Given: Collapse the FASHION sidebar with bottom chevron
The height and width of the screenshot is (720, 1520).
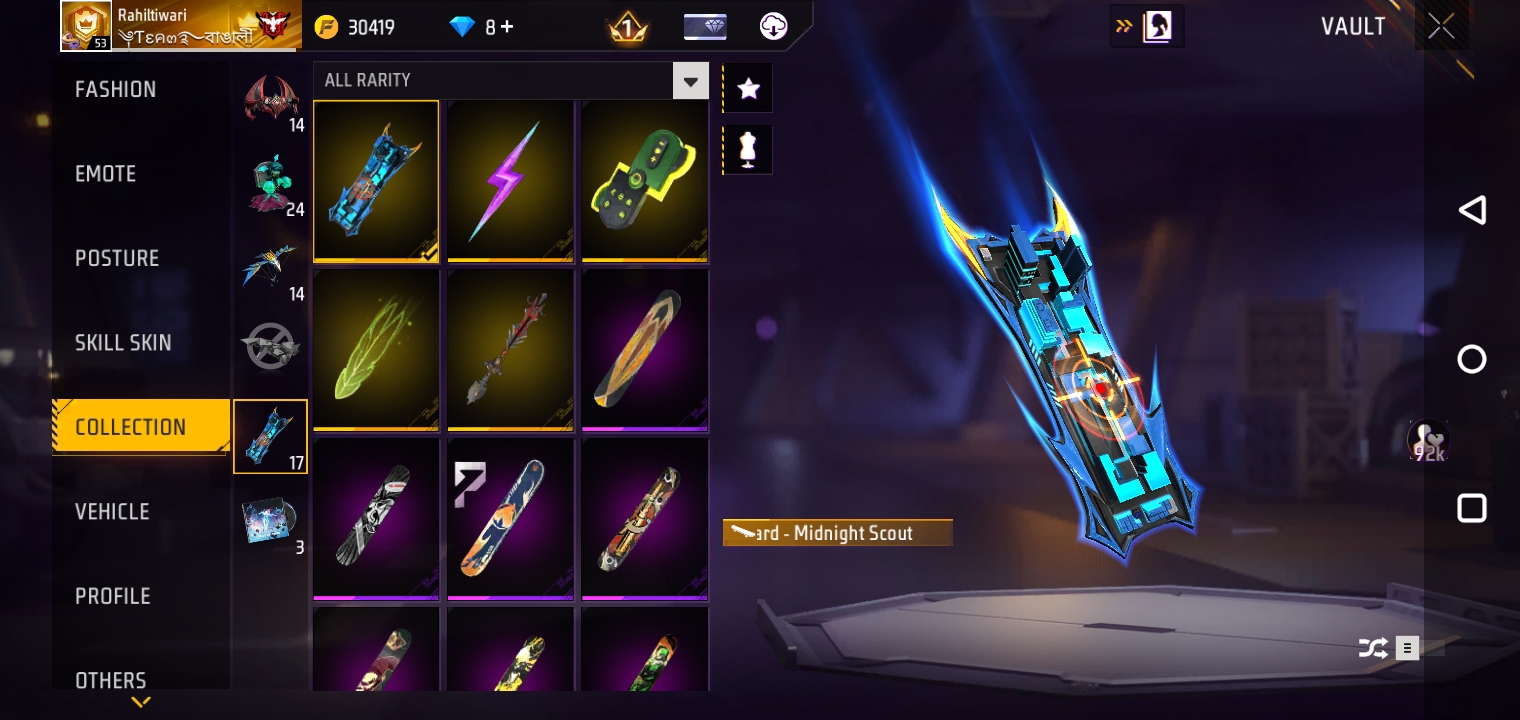Looking at the screenshot, I should point(140,702).
